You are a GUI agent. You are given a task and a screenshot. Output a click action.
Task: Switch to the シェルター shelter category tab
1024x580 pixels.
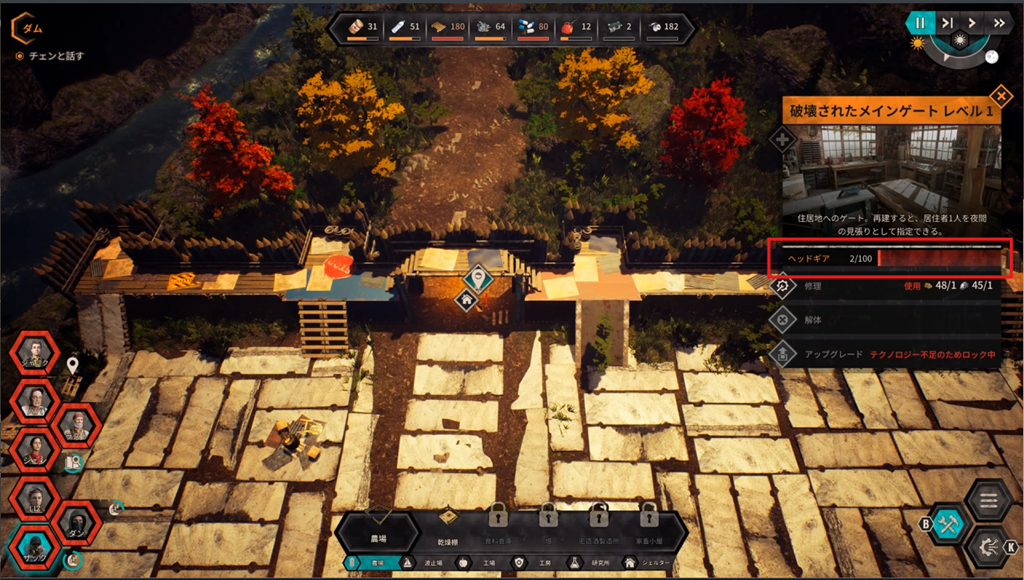pyautogui.click(x=648, y=564)
